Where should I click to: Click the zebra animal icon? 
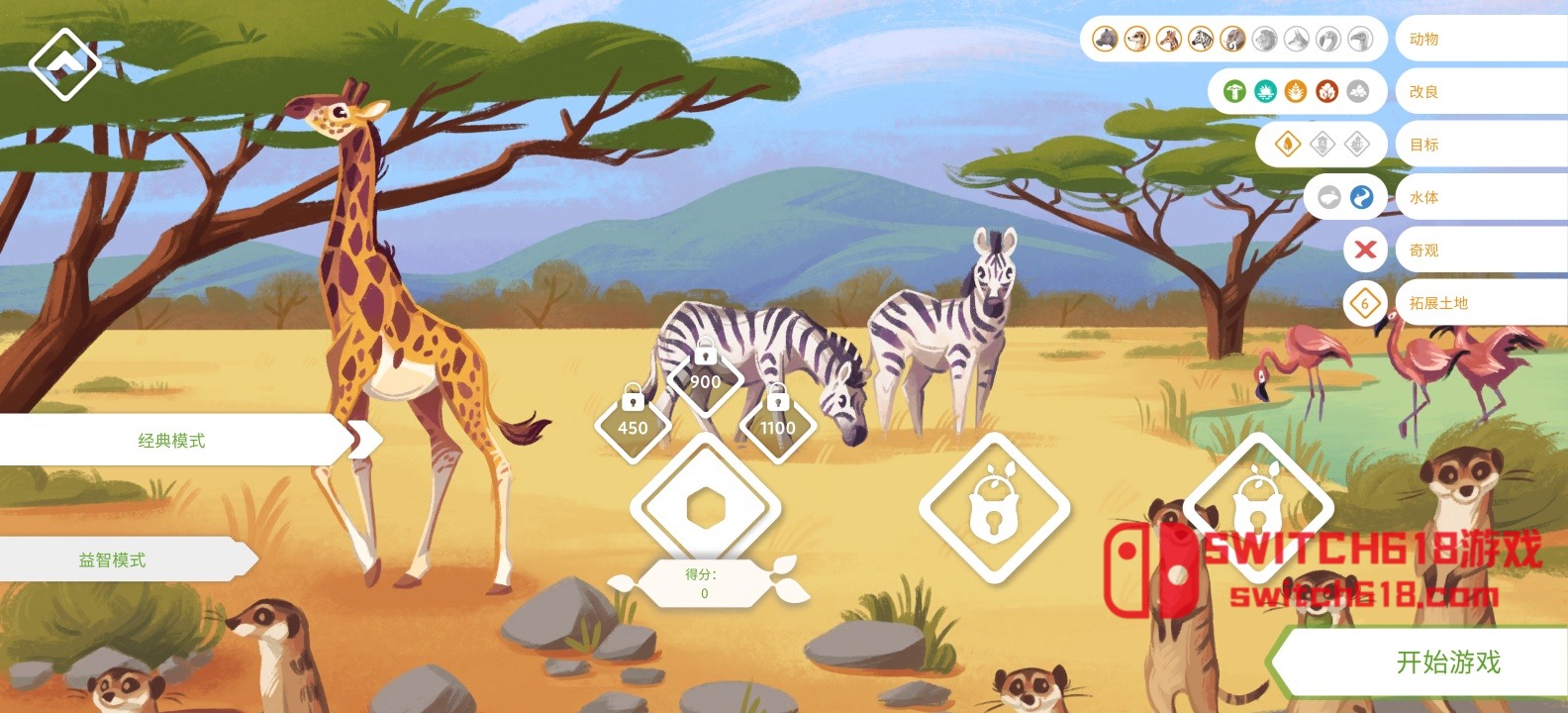1201,40
